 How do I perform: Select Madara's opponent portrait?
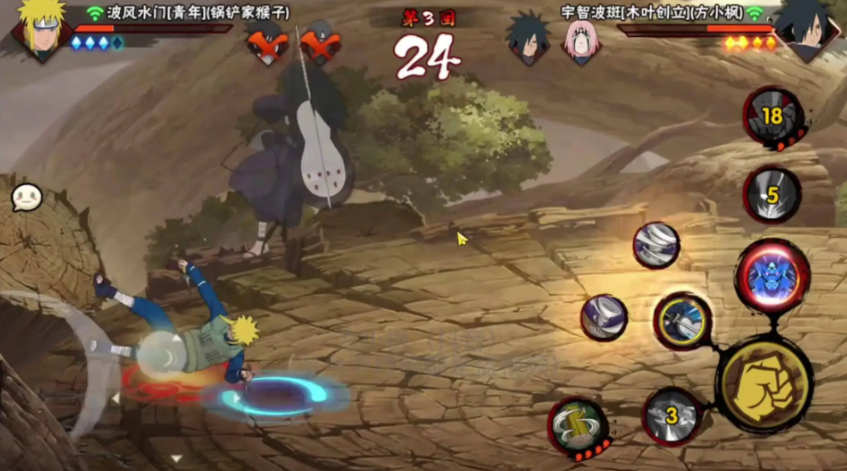pyautogui.click(x=807, y=30)
